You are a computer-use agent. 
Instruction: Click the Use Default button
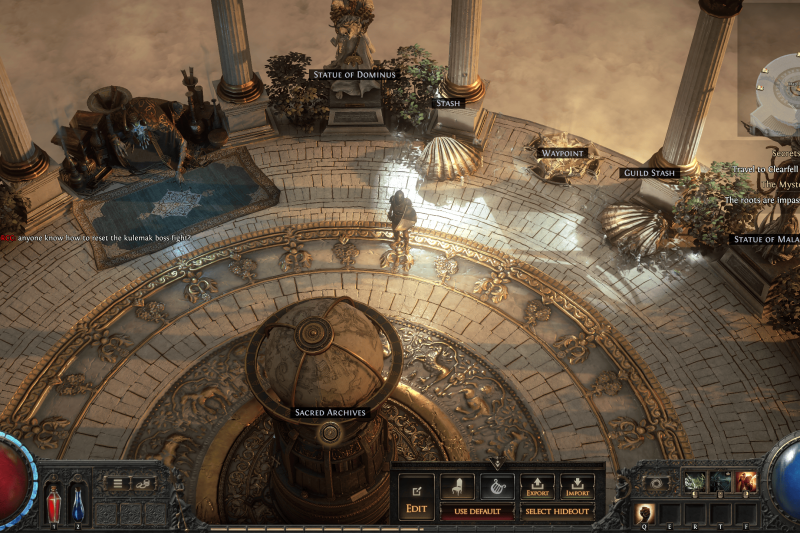pyautogui.click(x=477, y=512)
